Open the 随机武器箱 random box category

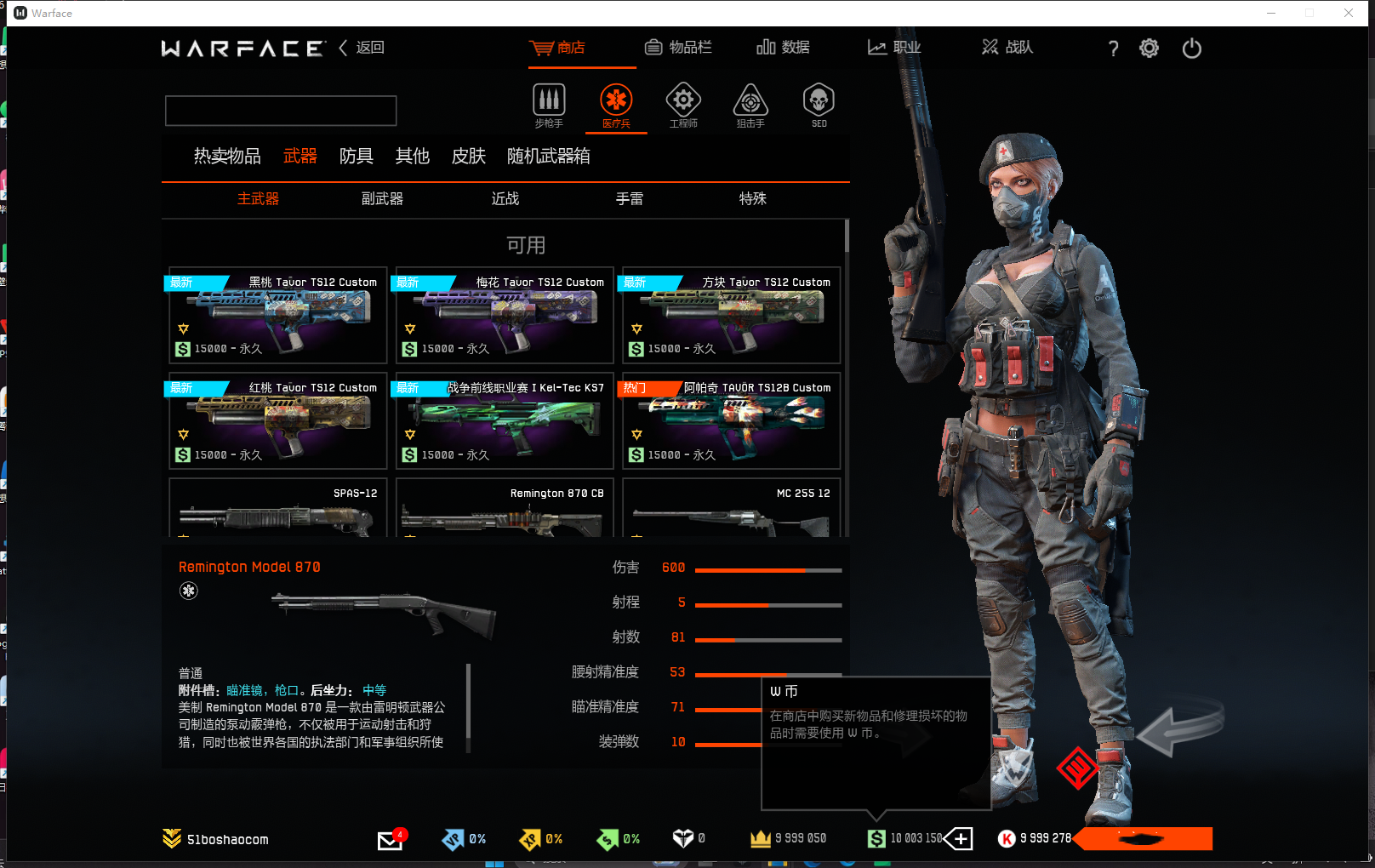[x=548, y=157]
